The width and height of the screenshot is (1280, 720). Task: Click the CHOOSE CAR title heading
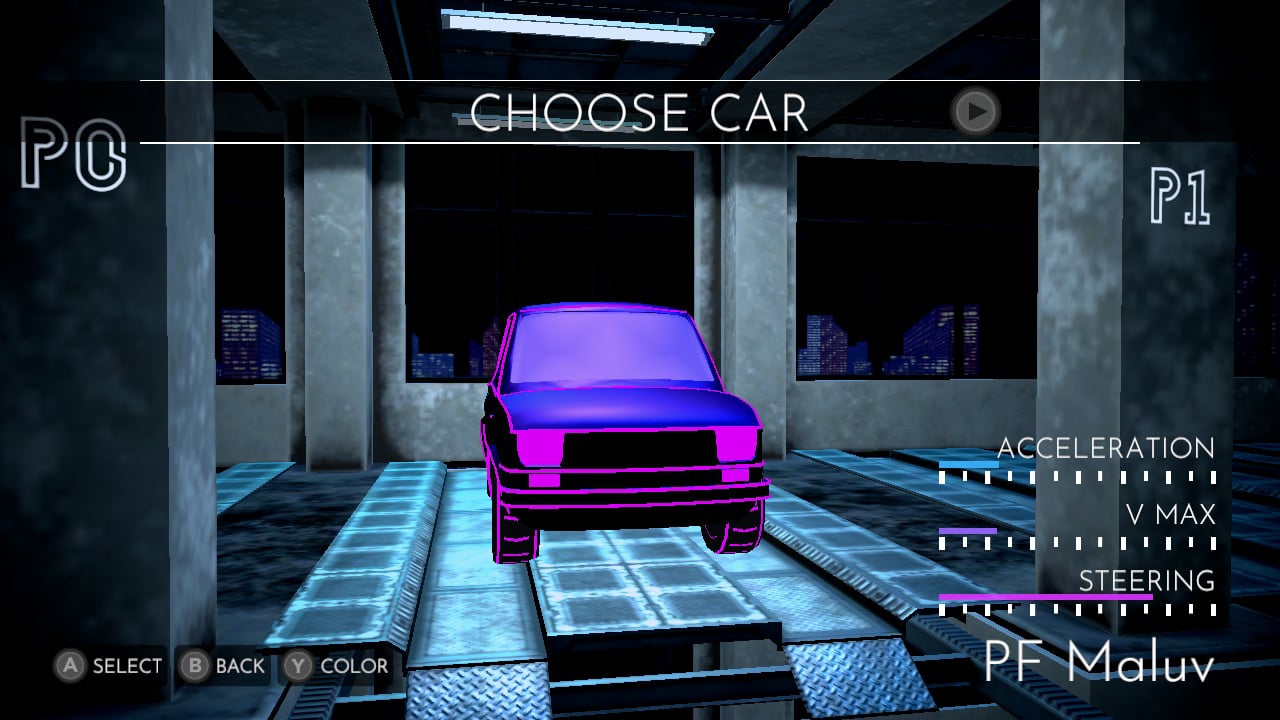[640, 112]
